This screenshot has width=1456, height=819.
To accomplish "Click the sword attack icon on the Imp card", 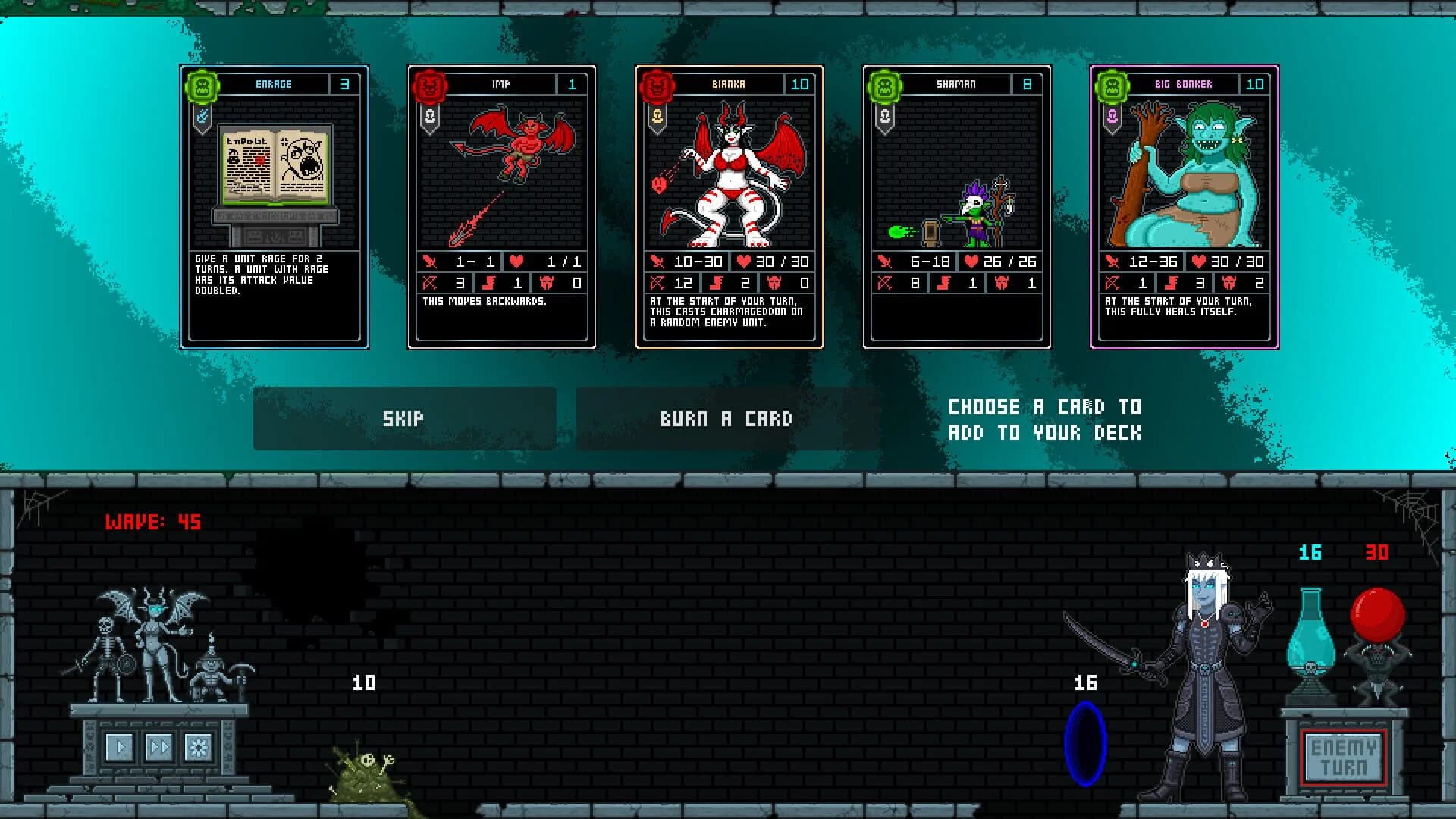I will [x=429, y=261].
